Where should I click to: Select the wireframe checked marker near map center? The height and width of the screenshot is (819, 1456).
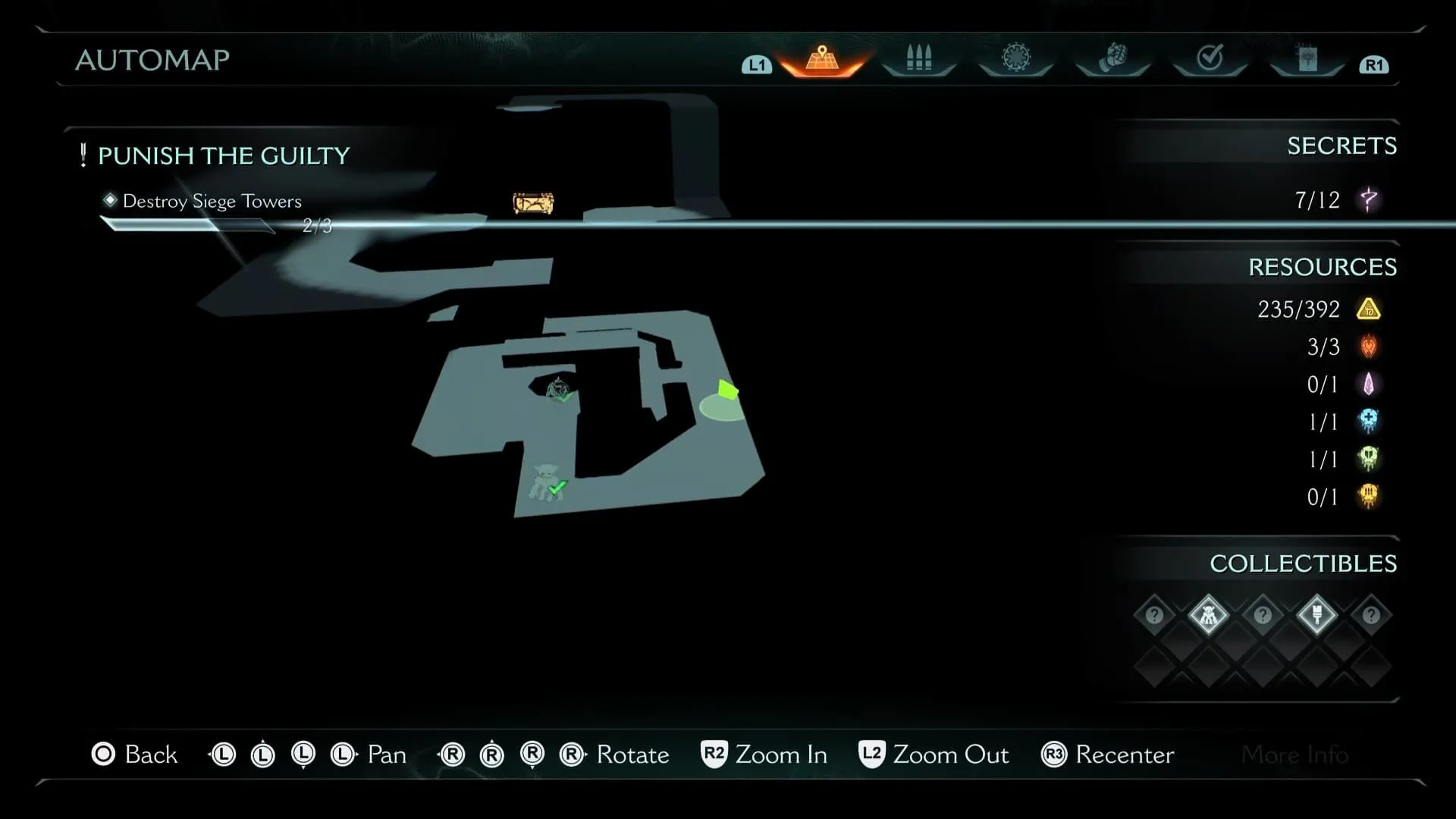click(x=560, y=390)
